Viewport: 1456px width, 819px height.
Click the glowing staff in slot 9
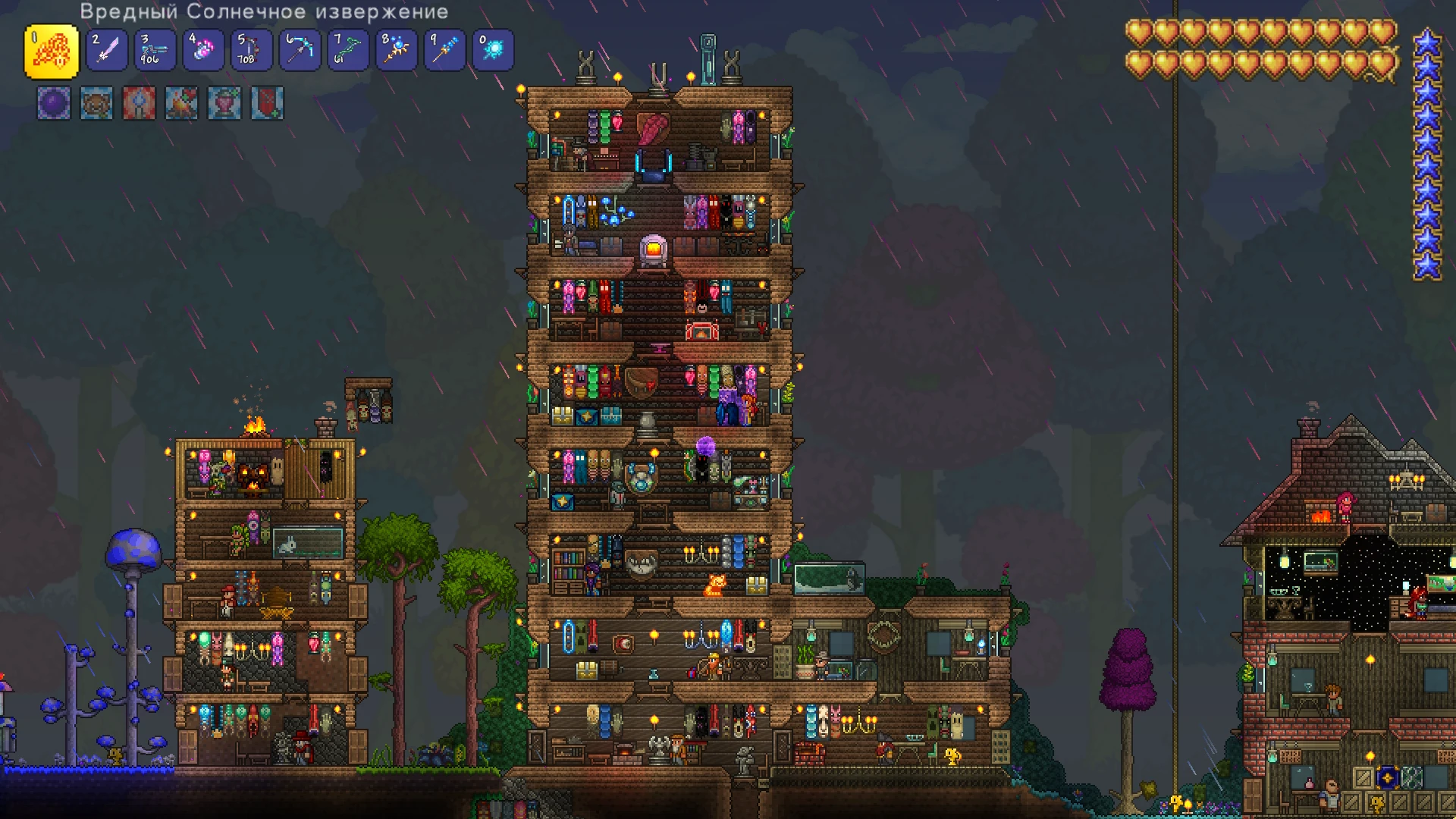[x=444, y=49]
